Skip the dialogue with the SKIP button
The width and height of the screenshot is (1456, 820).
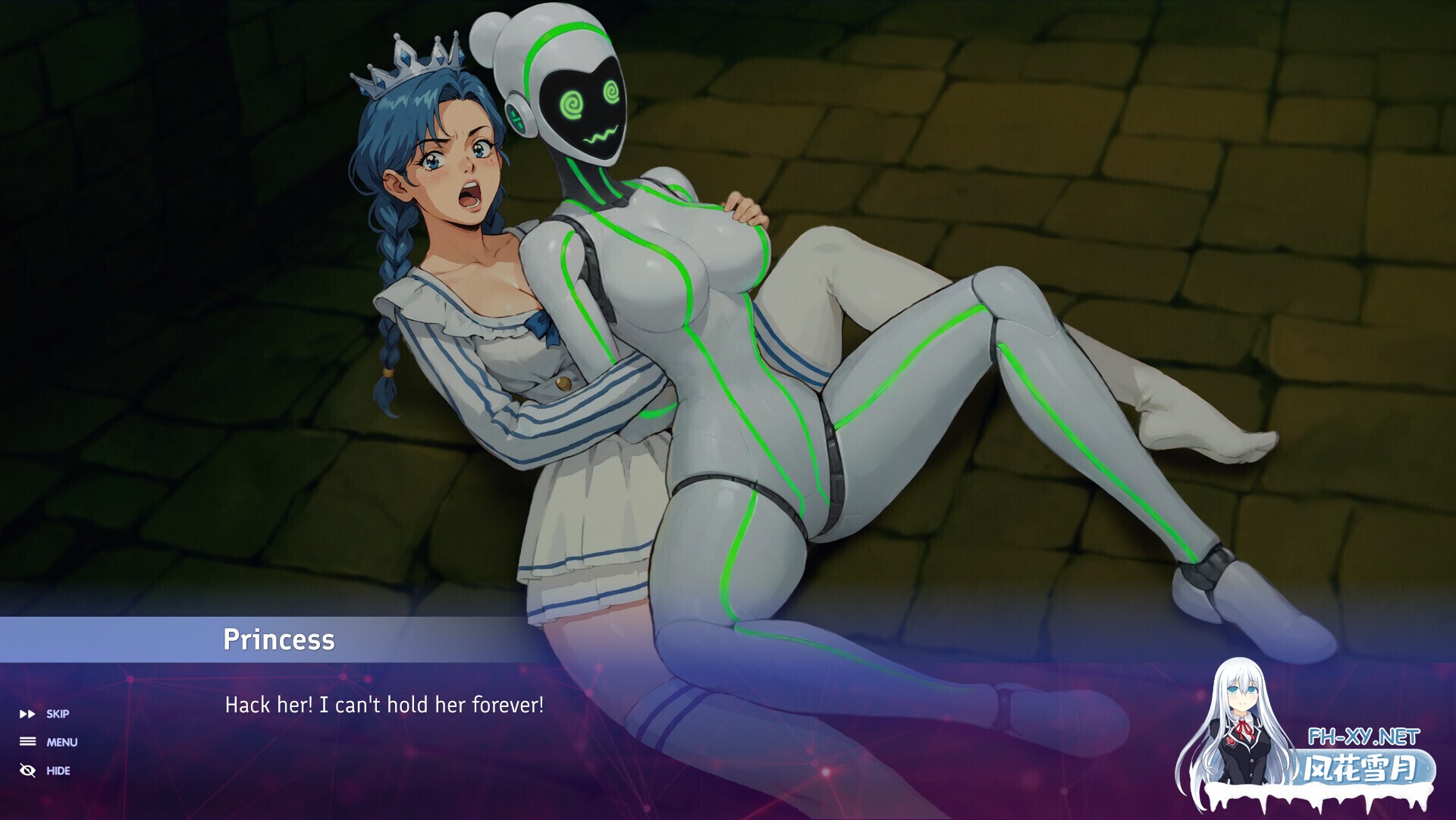click(45, 714)
